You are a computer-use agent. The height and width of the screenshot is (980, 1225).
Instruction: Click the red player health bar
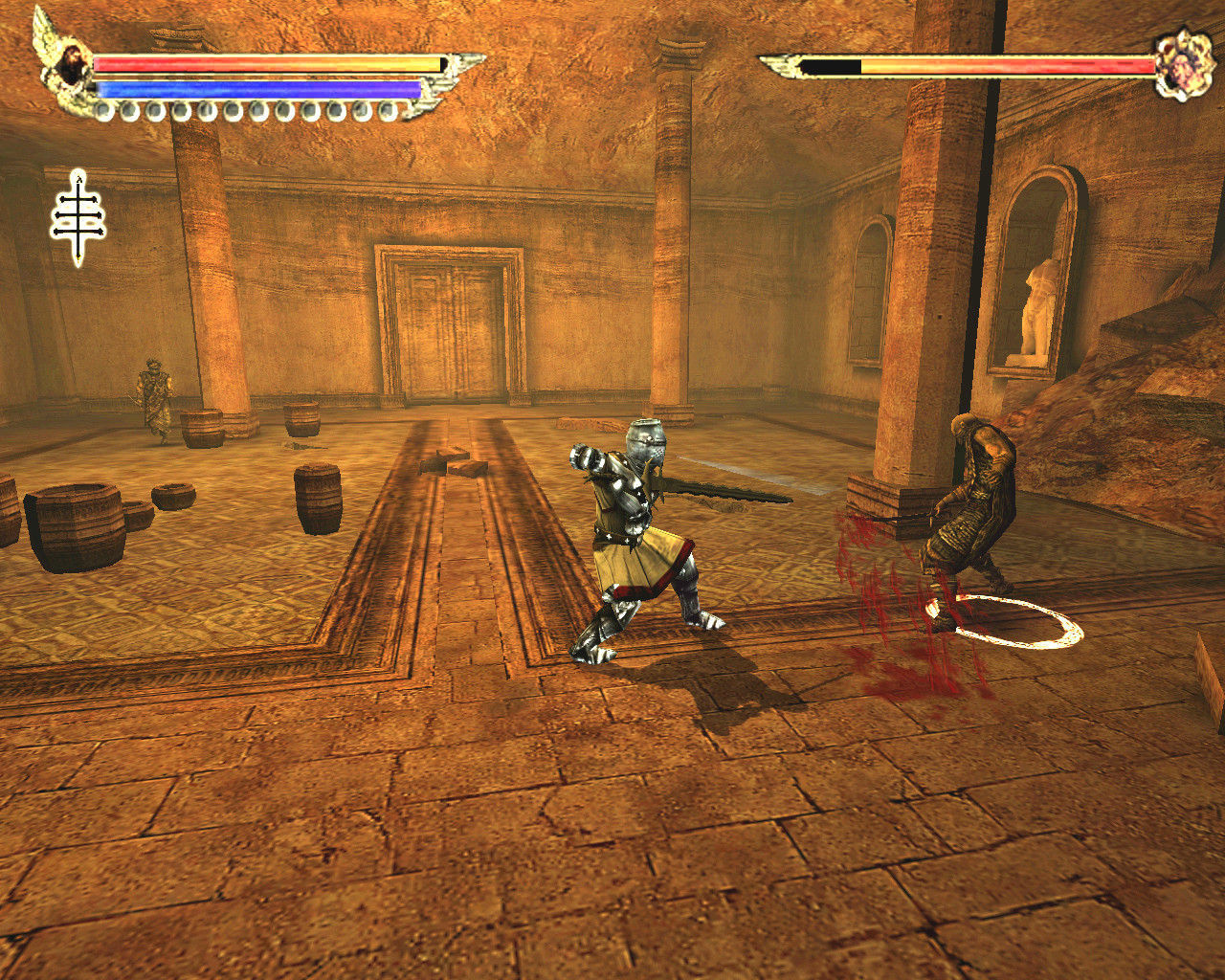(x=258, y=63)
